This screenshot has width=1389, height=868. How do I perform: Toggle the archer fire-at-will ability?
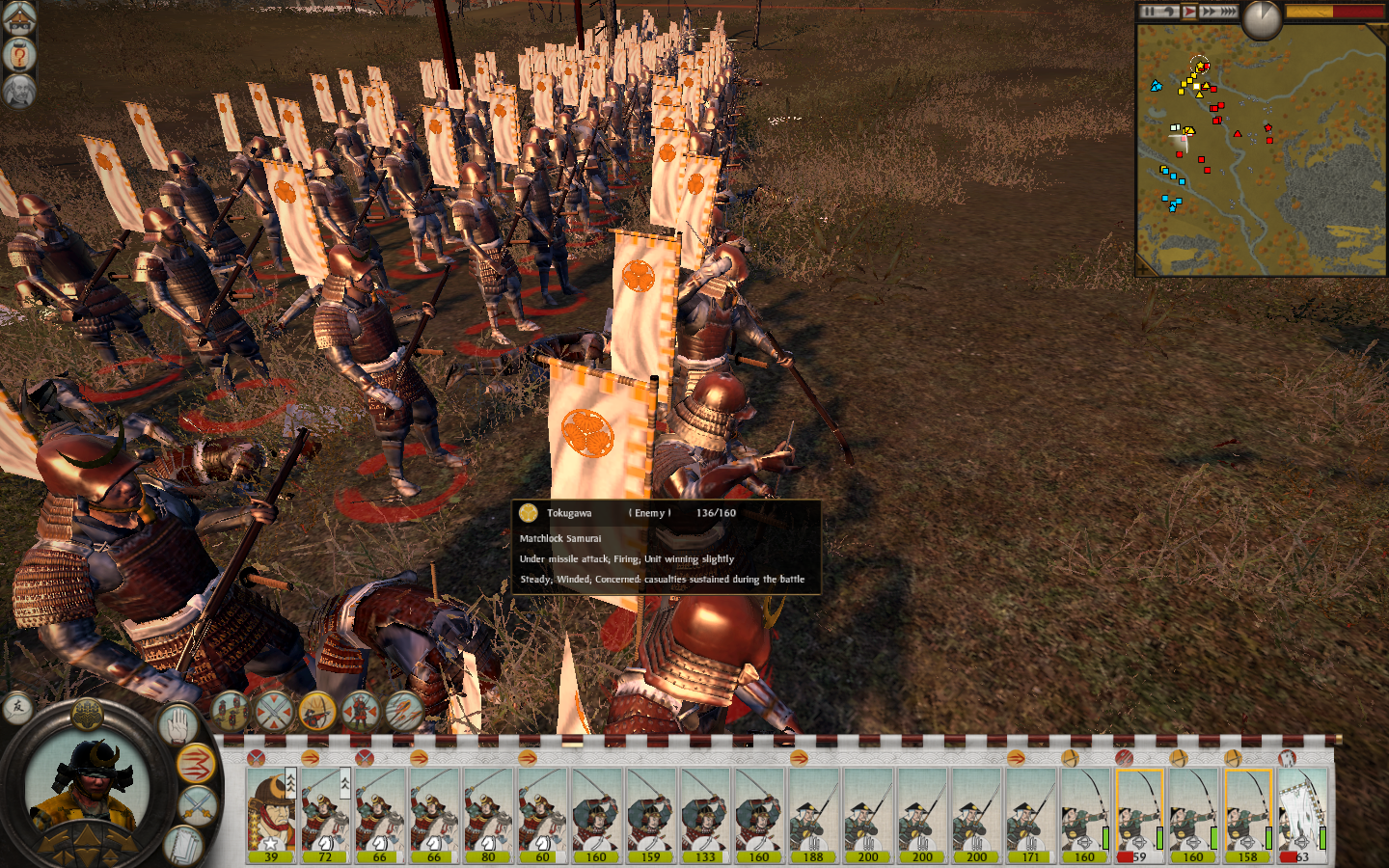point(317,713)
